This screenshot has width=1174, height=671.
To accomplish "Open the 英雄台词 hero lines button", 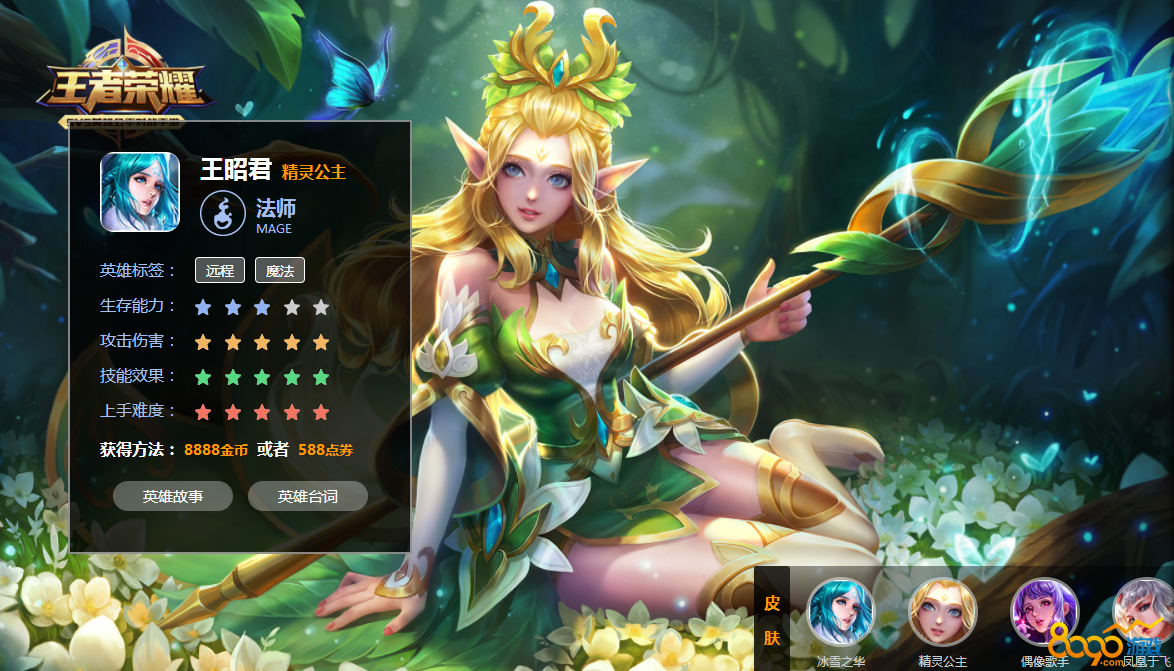I will click(308, 496).
